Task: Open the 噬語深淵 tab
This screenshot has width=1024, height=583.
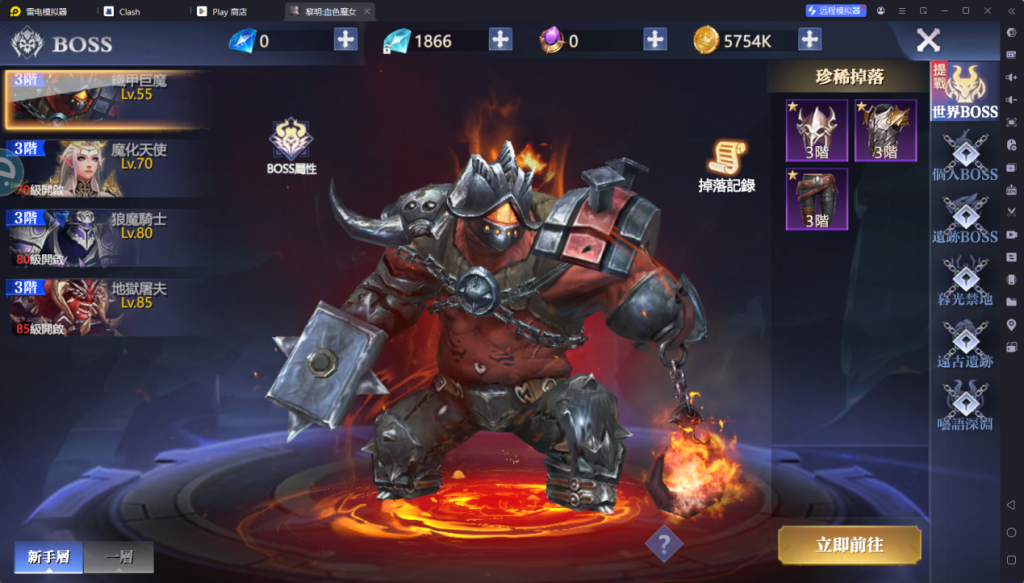Action: pos(965,406)
